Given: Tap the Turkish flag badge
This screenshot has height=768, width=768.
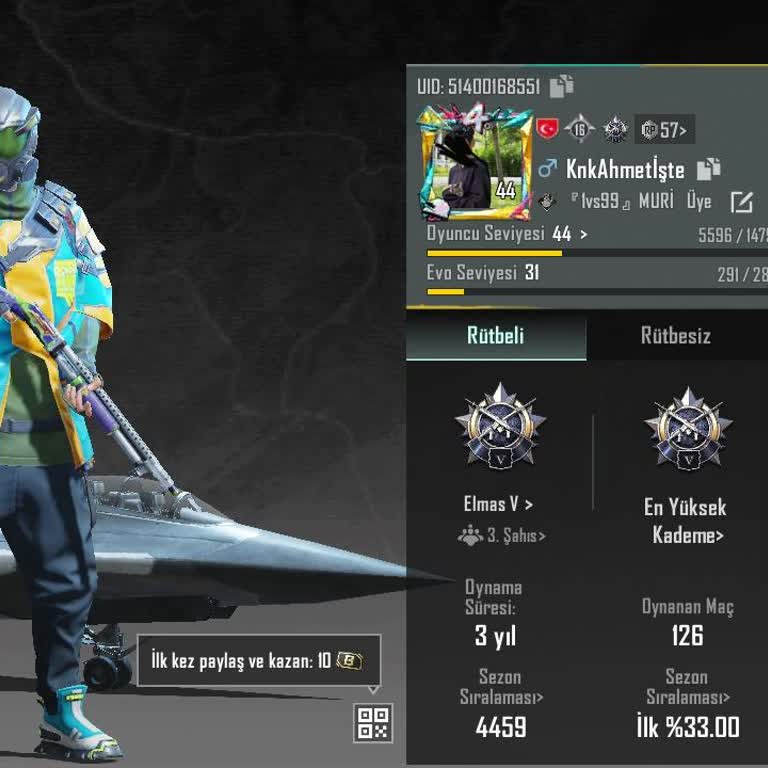Looking at the screenshot, I should click(x=547, y=129).
